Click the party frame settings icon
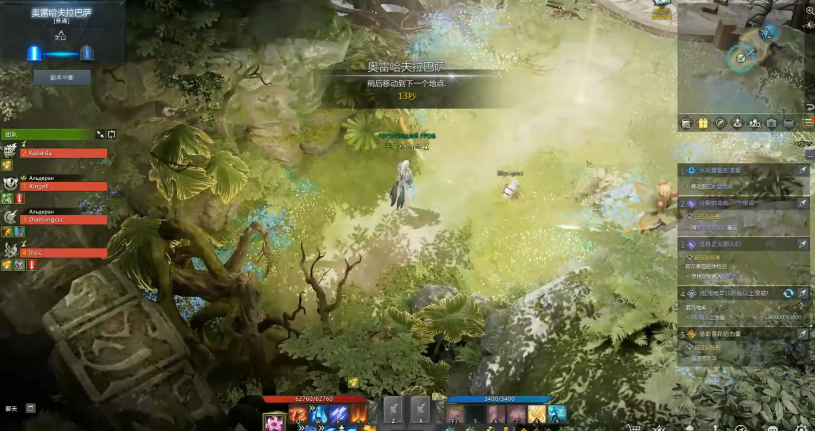The image size is (815, 431). [111, 134]
